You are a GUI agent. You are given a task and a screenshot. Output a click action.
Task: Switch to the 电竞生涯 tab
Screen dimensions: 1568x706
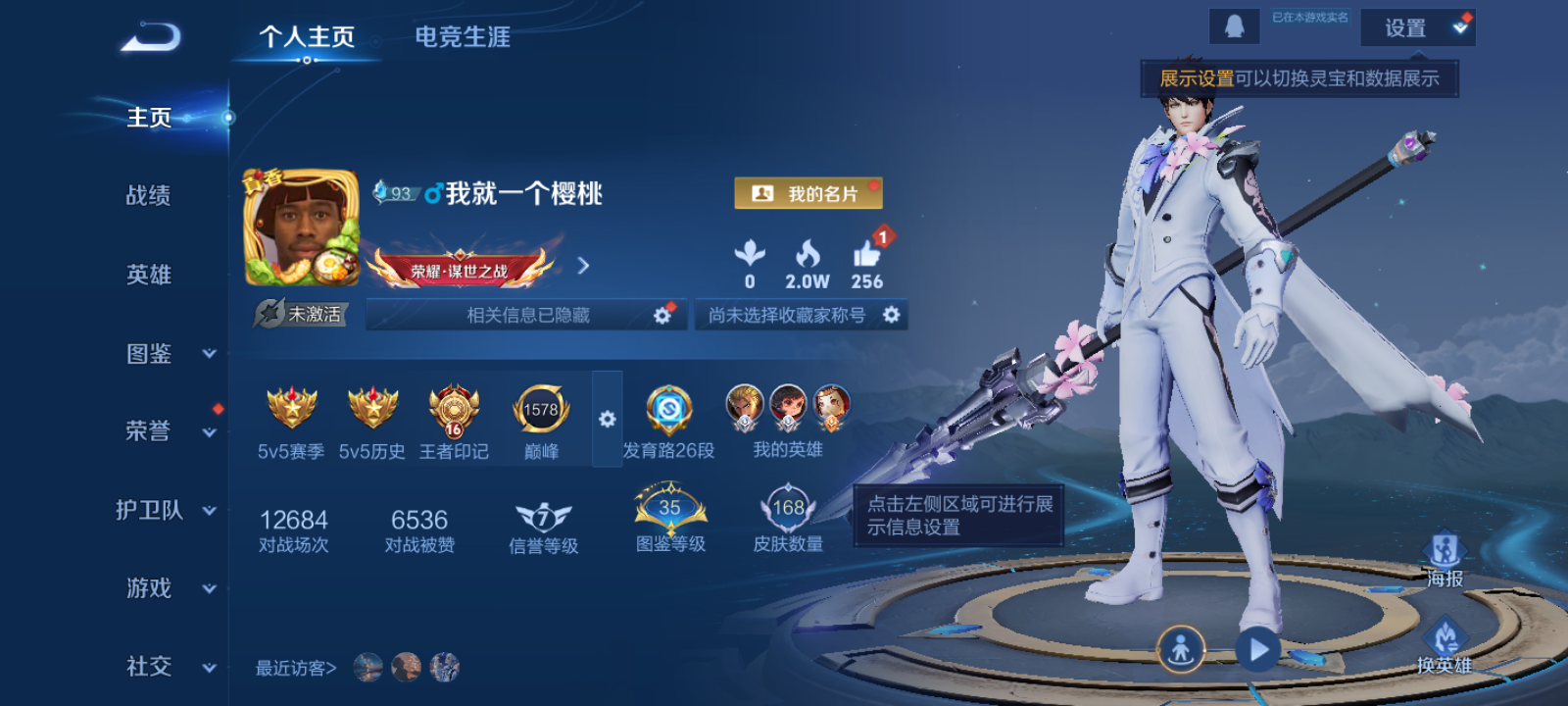[x=463, y=37]
